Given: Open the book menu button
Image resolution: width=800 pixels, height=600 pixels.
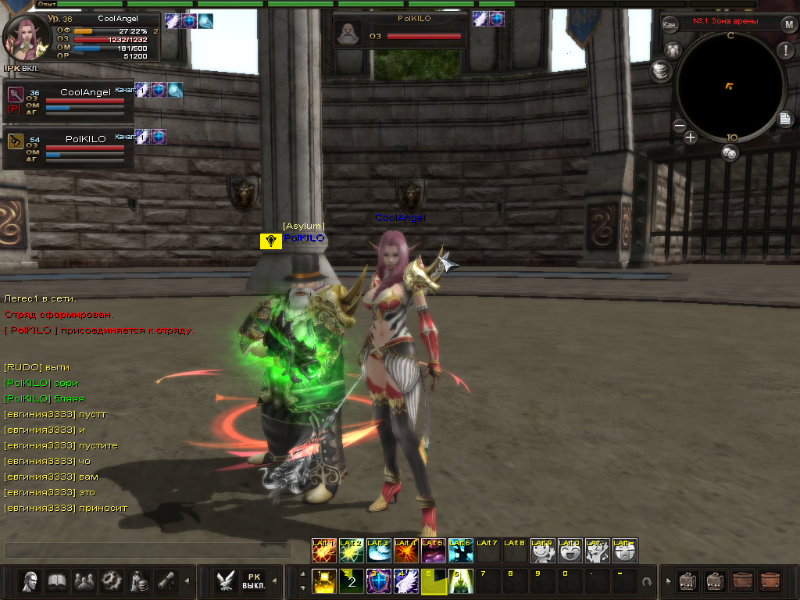Looking at the screenshot, I should pyautogui.click(x=58, y=580).
